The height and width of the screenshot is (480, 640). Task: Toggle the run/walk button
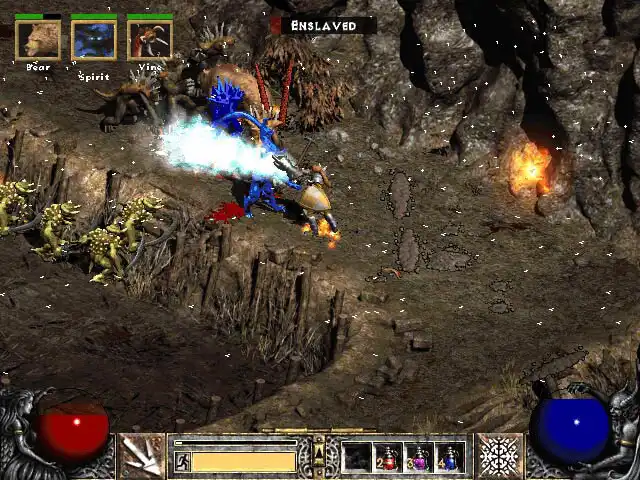pyautogui.click(x=182, y=461)
